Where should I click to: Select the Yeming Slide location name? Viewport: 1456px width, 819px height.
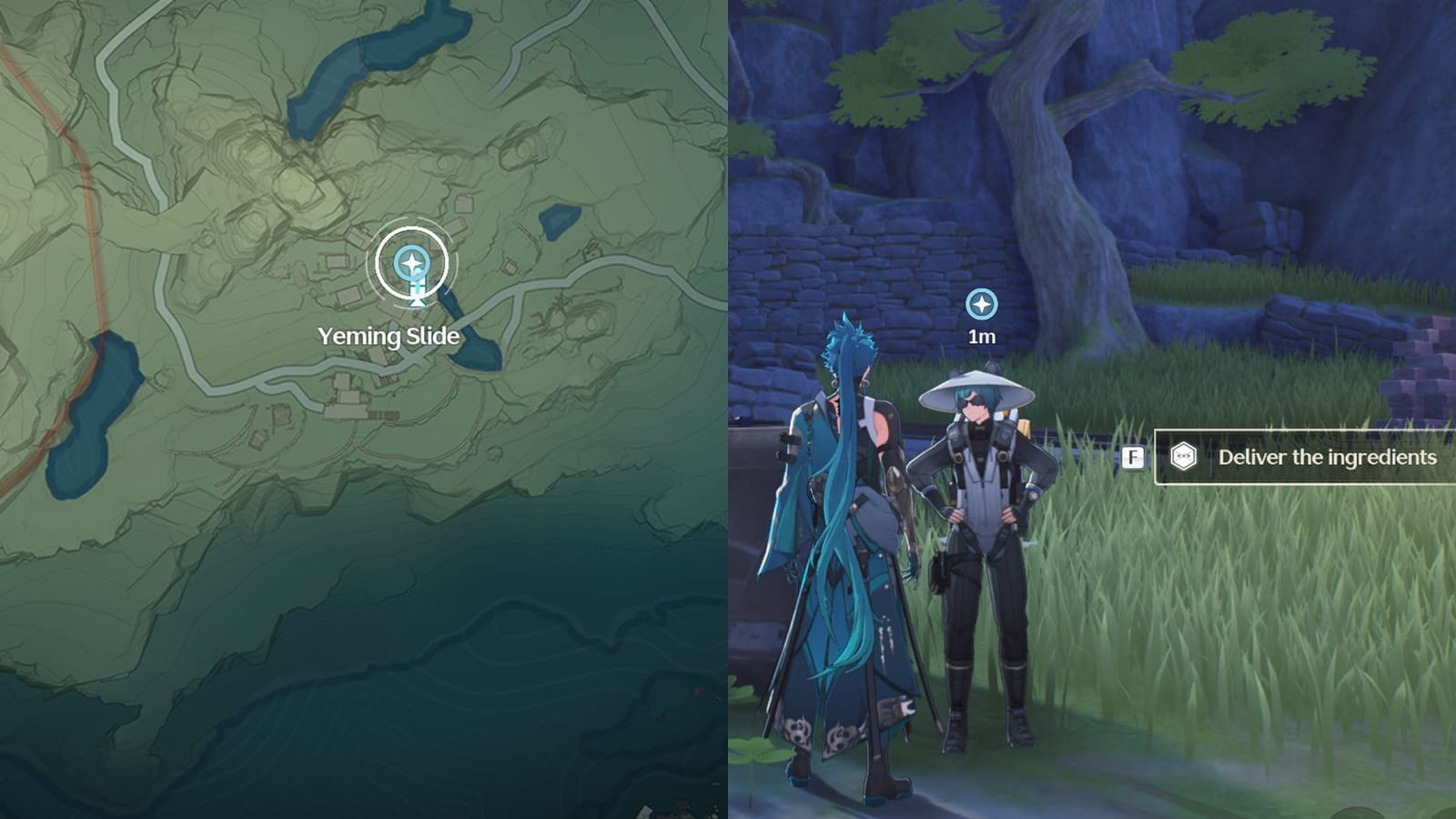coord(388,335)
